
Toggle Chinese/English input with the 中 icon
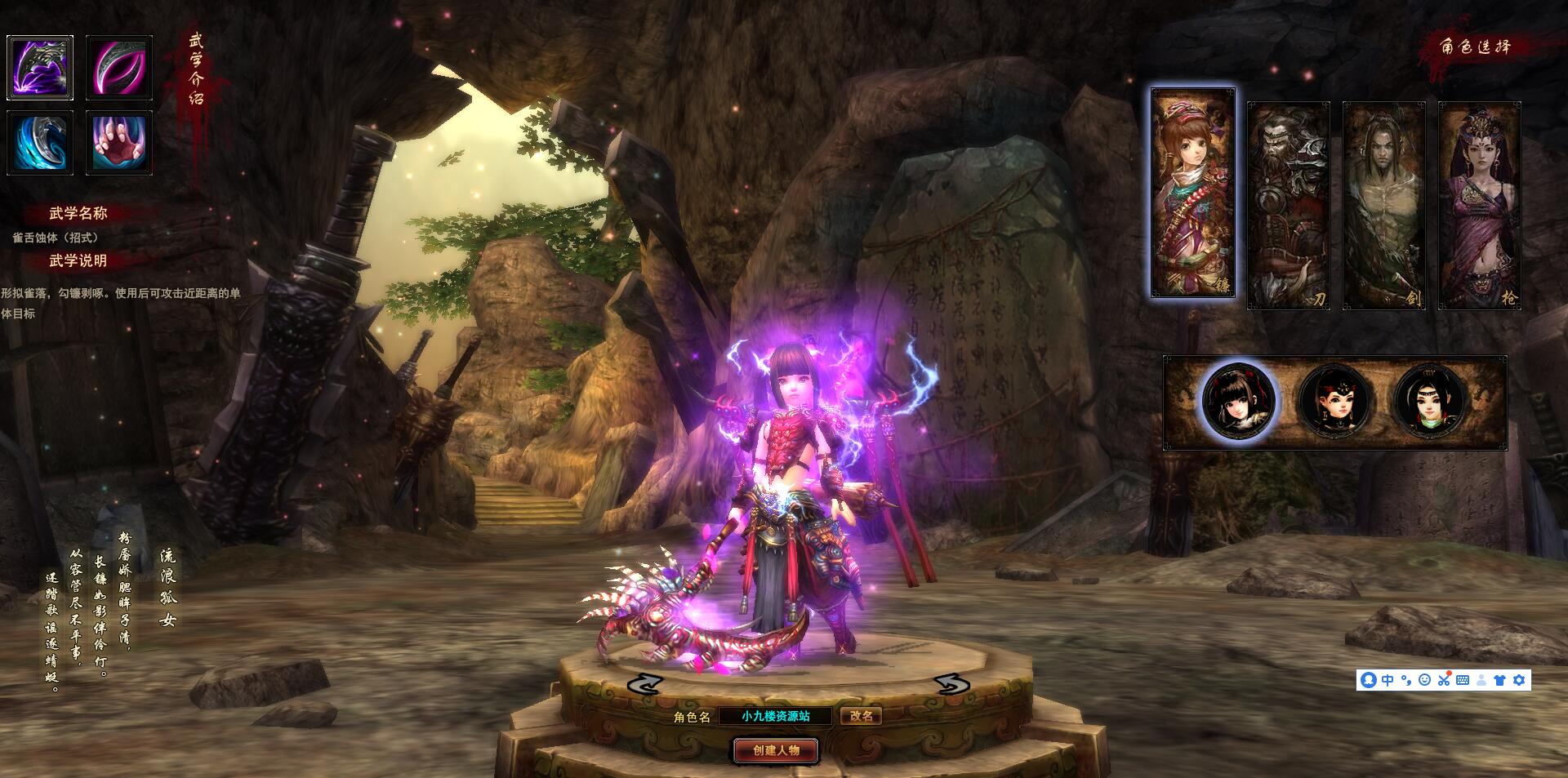coord(1388,681)
